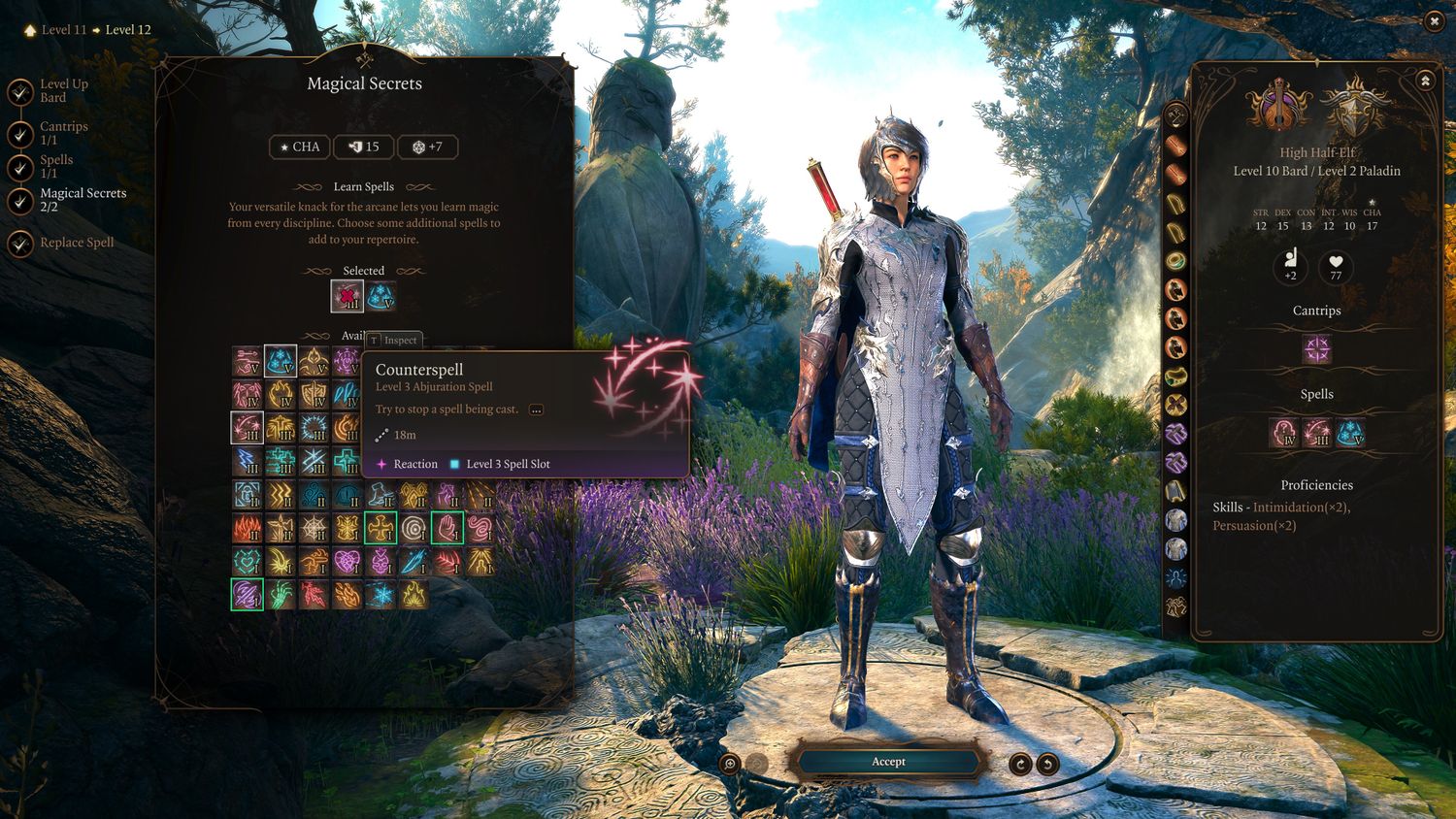This screenshot has width=1456, height=819.
Task: Rotate the character clockwise
Action: [1020, 764]
